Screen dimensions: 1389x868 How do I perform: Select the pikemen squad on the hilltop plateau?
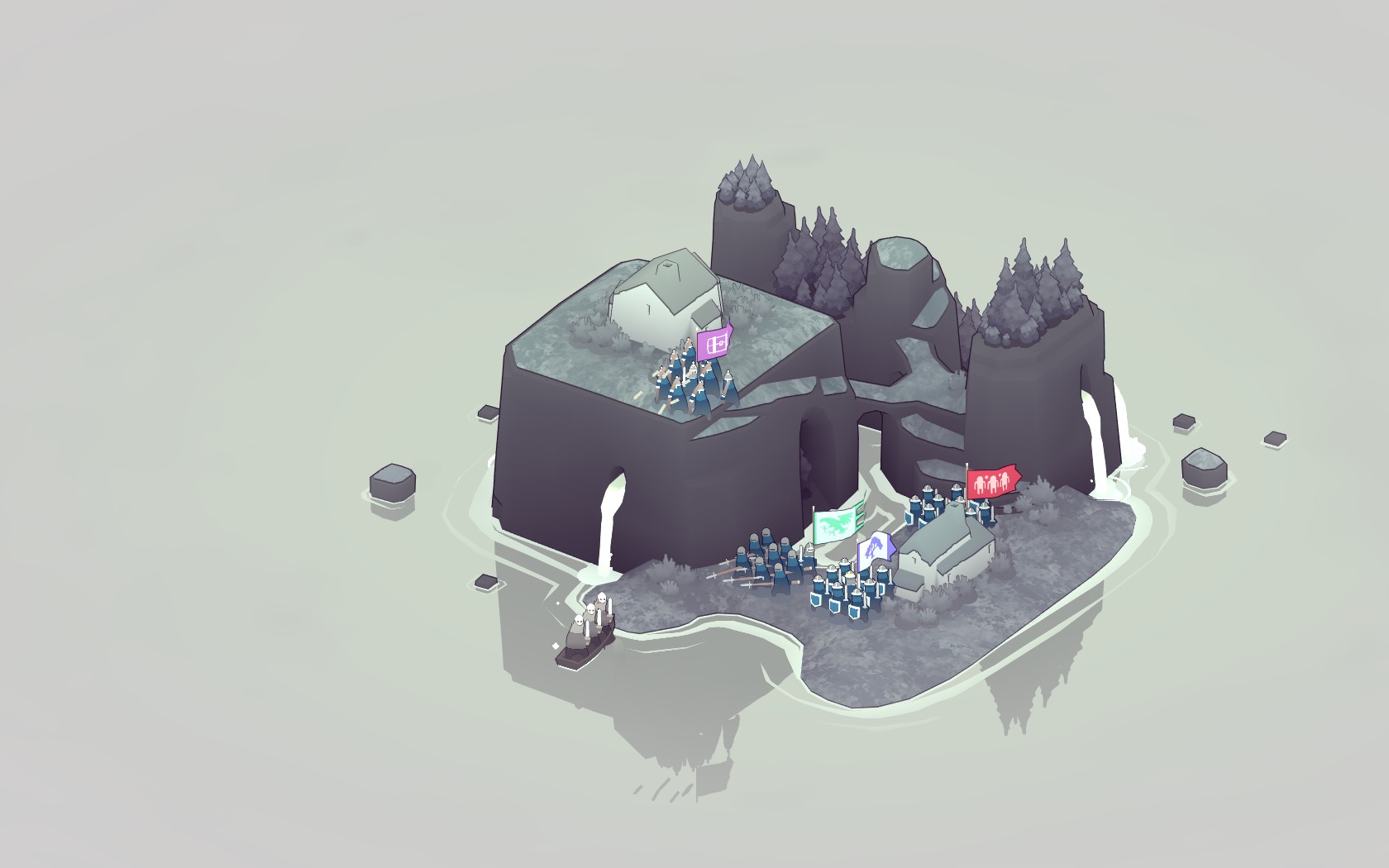(686, 380)
